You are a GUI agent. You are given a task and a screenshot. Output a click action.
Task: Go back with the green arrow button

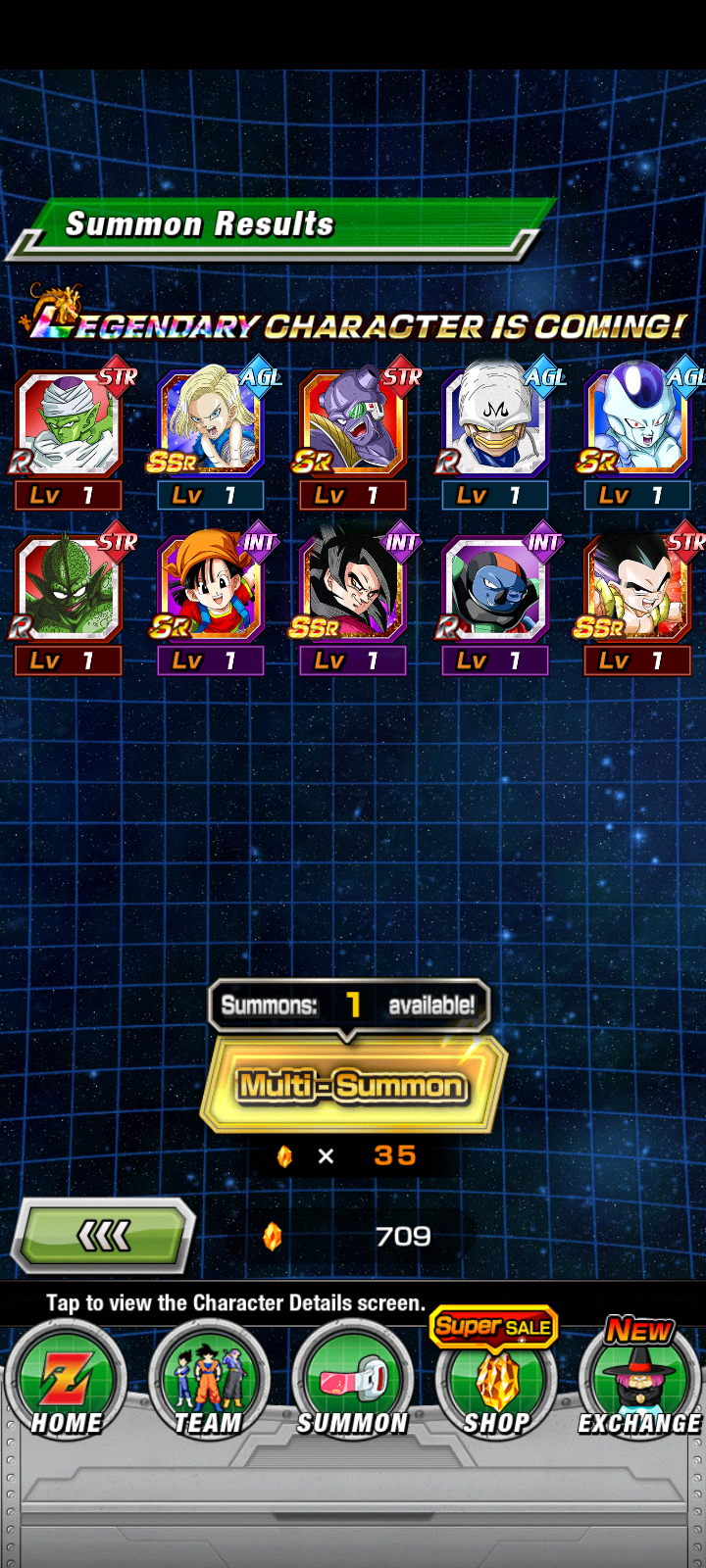pos(103,1237)
